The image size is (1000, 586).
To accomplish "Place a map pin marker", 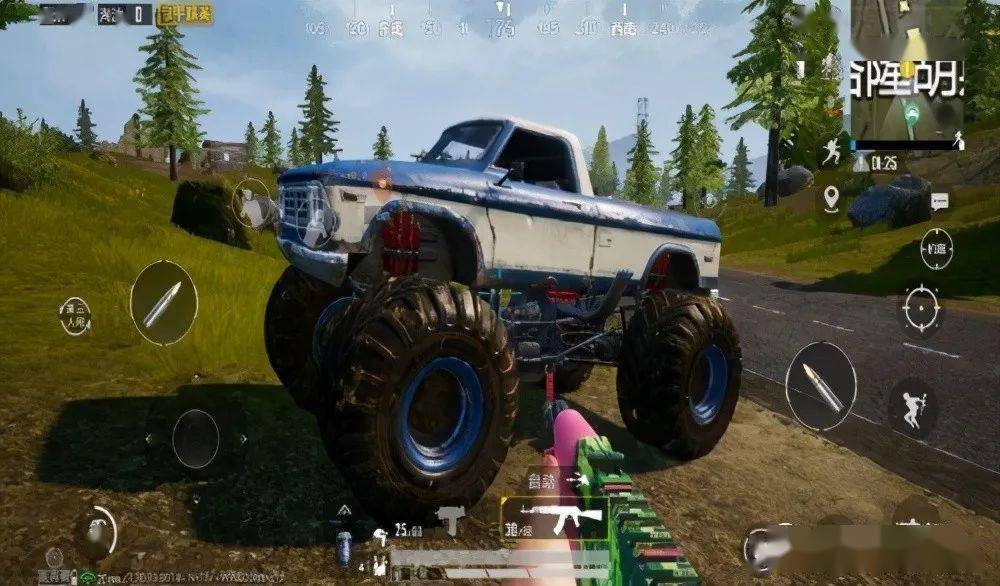I will pyautogui.click(x=831, y=199).
